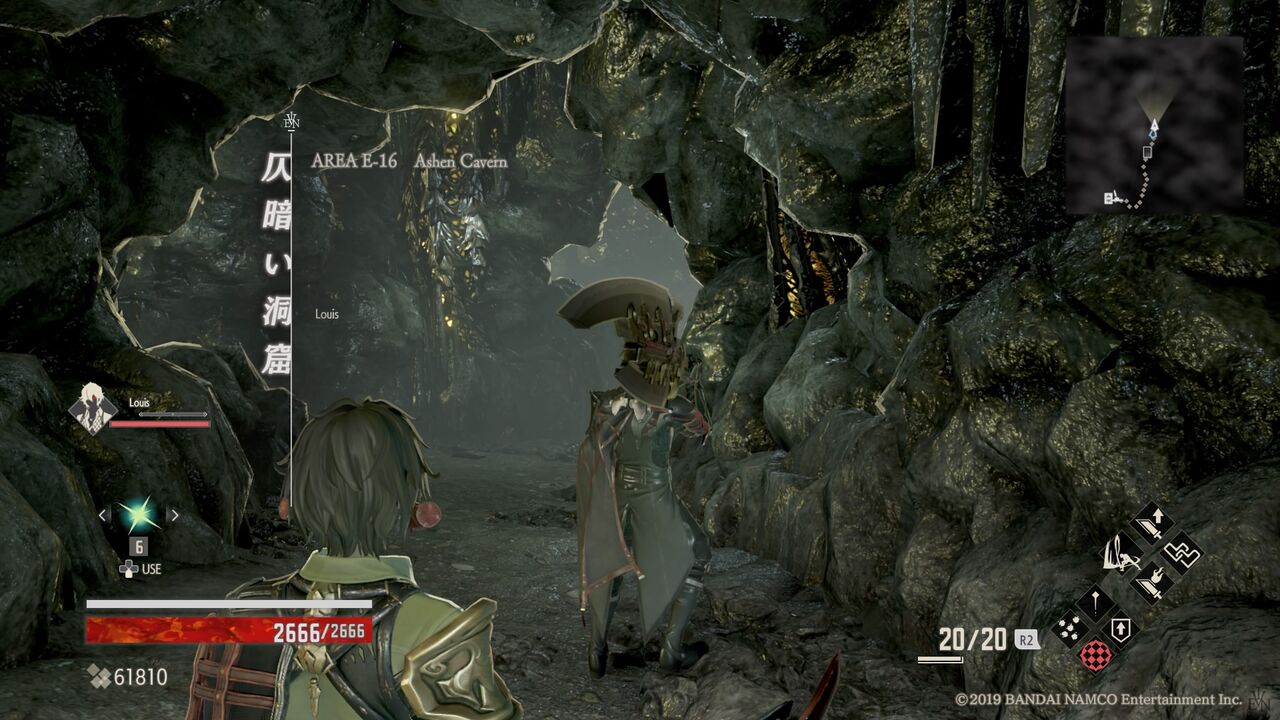
Task: Click the player arrow on the minimap
Action: point(1155,126)
